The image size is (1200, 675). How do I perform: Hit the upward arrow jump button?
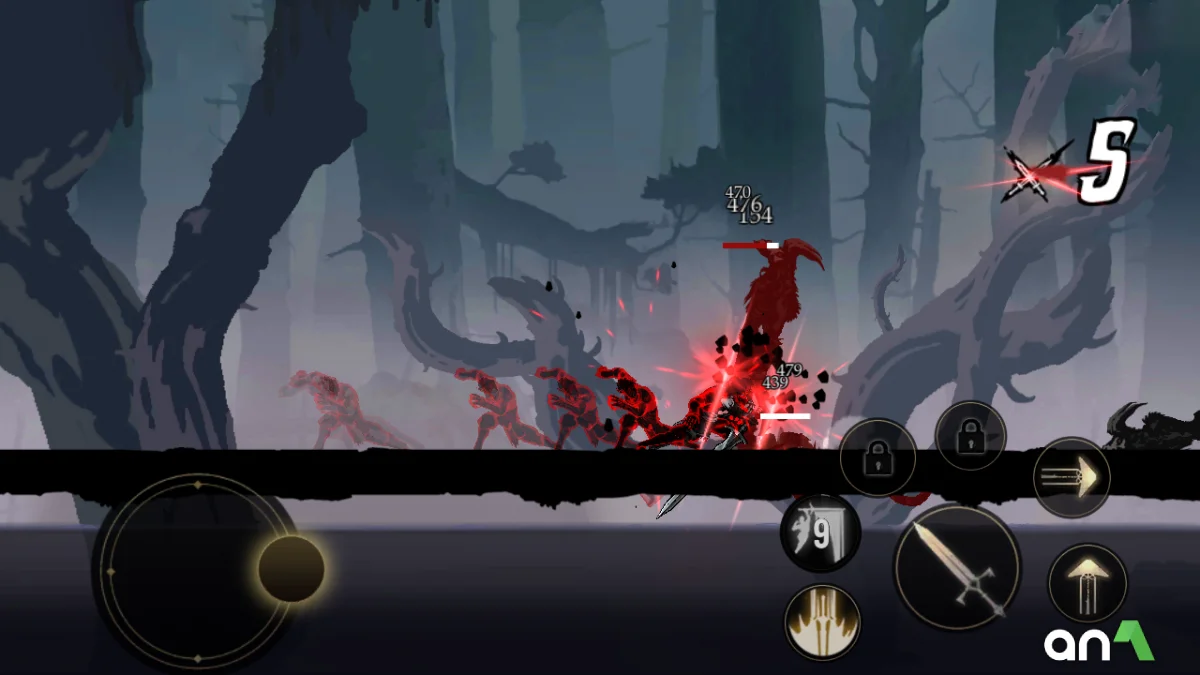(x=1087, y=584)
